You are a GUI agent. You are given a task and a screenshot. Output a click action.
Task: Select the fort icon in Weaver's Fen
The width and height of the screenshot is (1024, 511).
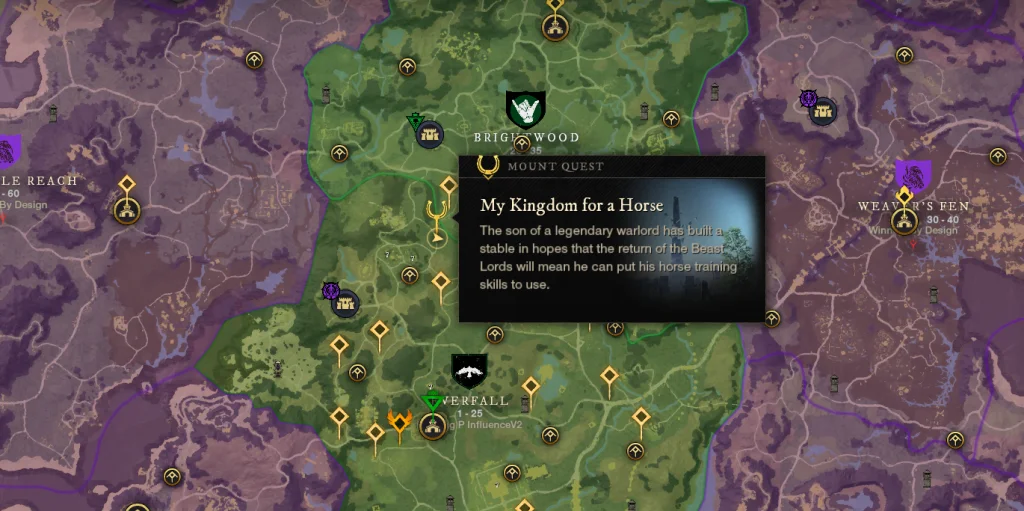[823, 112]
